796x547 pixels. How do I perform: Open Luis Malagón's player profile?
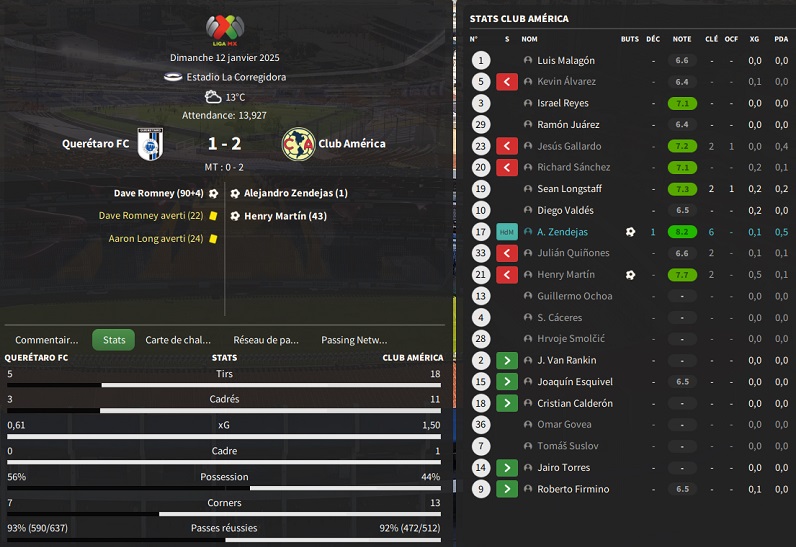565,61
